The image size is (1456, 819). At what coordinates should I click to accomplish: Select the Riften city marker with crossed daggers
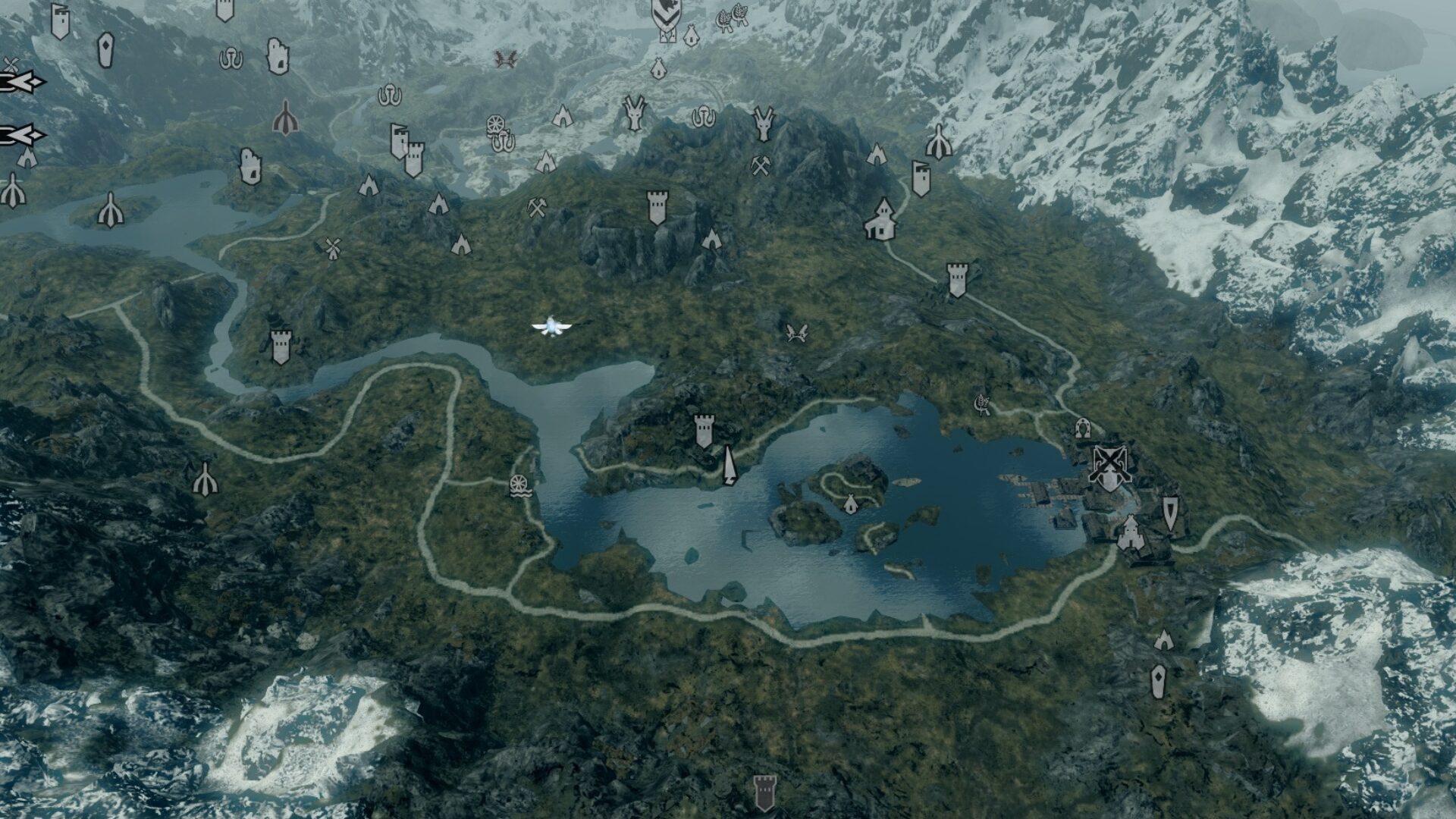pos(1109,466)
